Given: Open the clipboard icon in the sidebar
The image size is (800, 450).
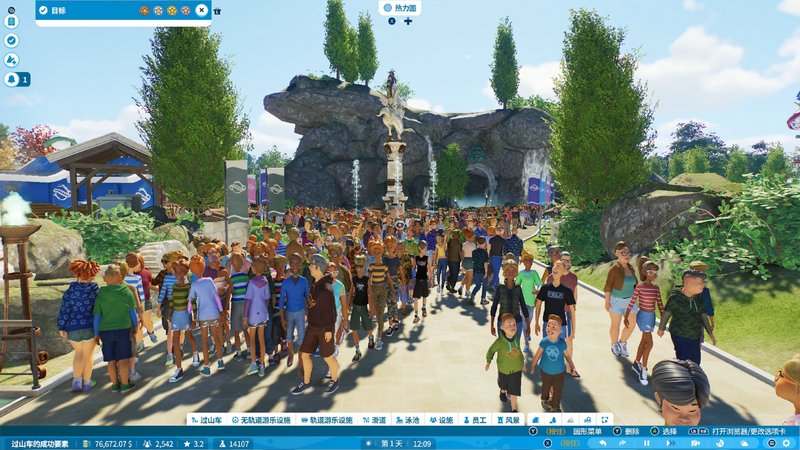Looking at the screenshot, I should [x=11, y=20].
